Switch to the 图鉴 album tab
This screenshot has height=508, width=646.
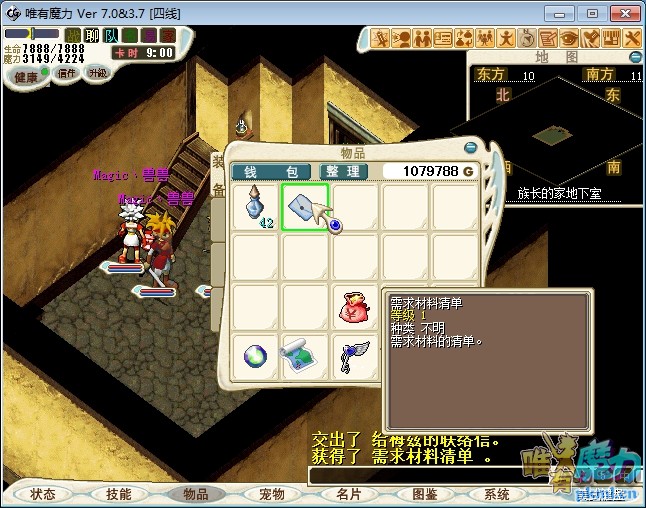(424, 494)
